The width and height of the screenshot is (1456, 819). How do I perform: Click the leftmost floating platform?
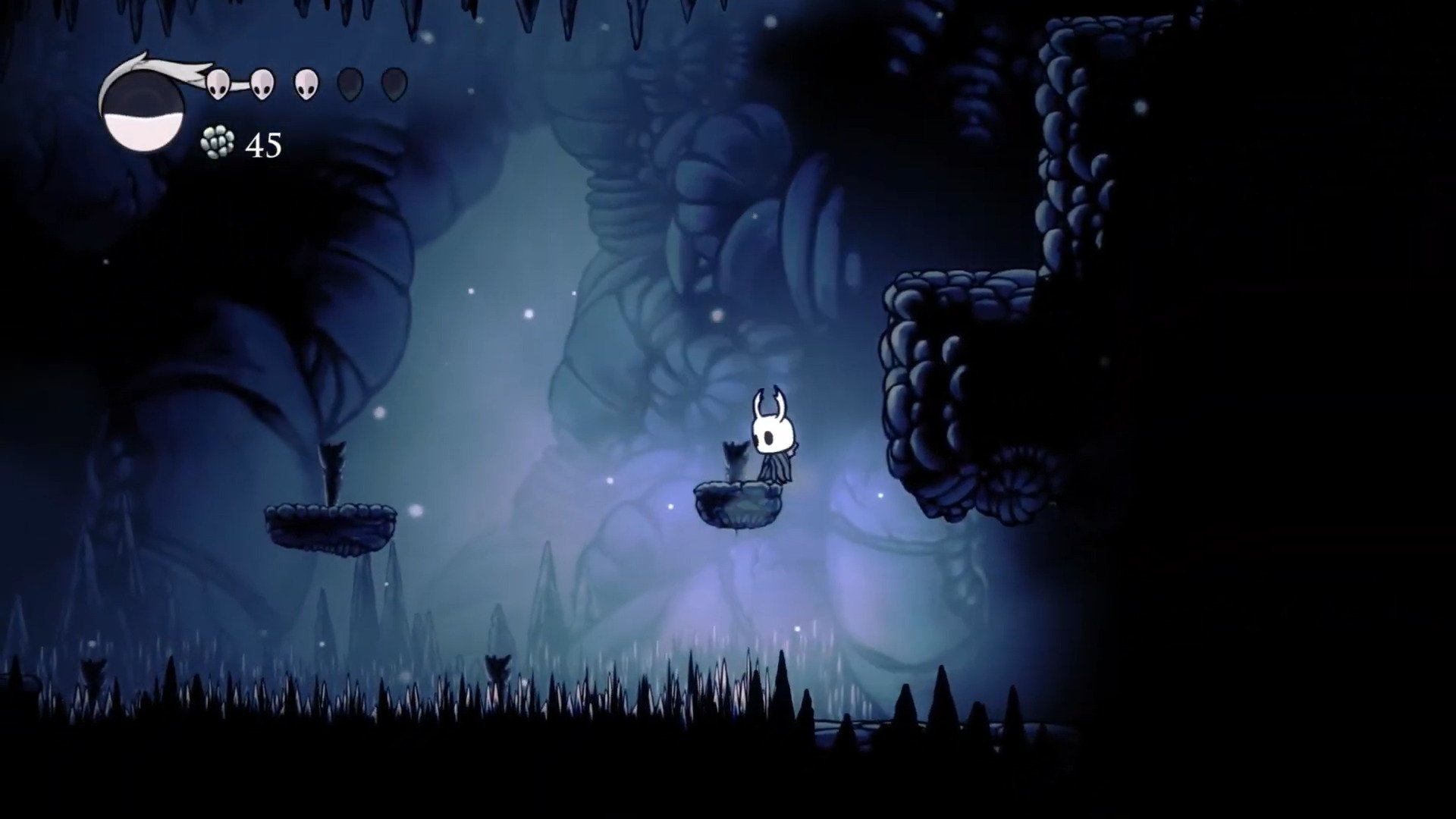(330, 527)
